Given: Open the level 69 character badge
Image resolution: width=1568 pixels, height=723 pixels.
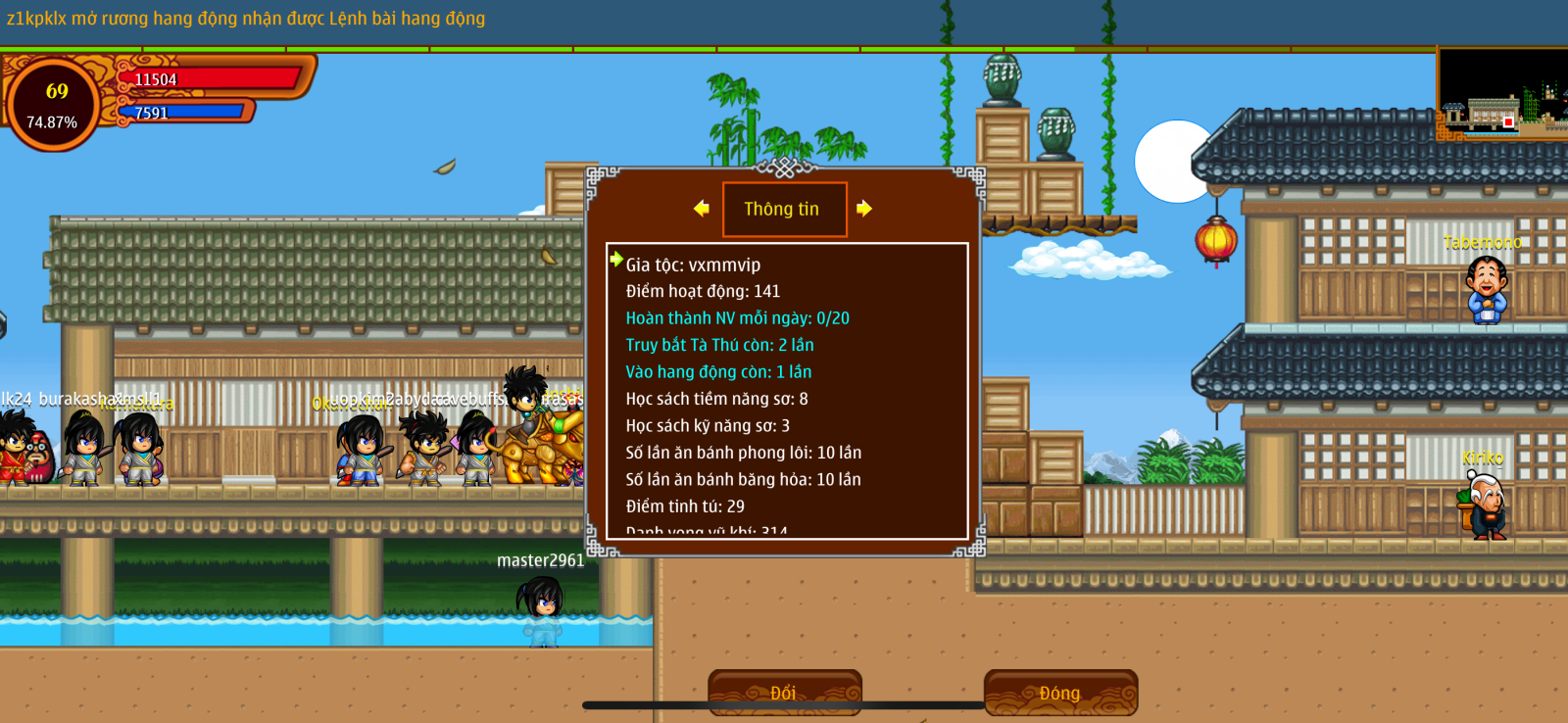Looking at the screenshot, I should 54,105.
